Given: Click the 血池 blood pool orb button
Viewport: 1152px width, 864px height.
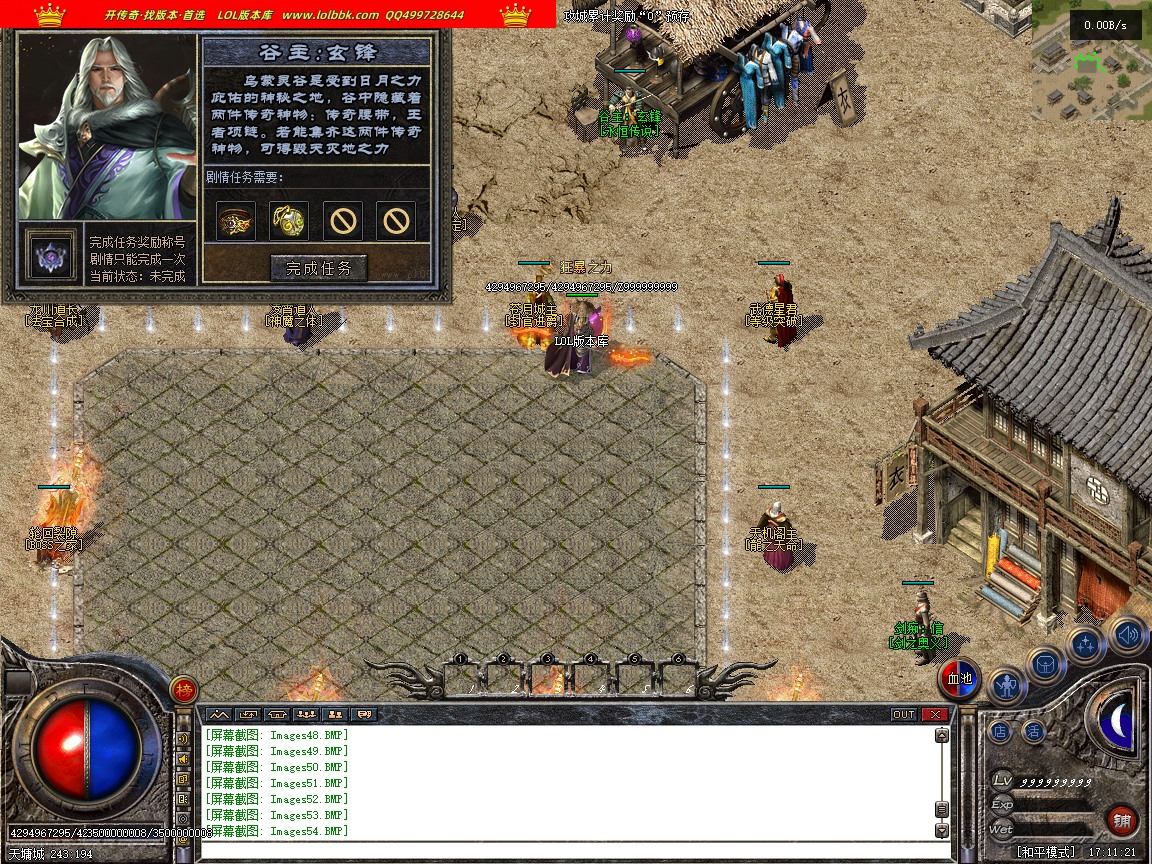Looking at the screenshot, I should [960, 679].
